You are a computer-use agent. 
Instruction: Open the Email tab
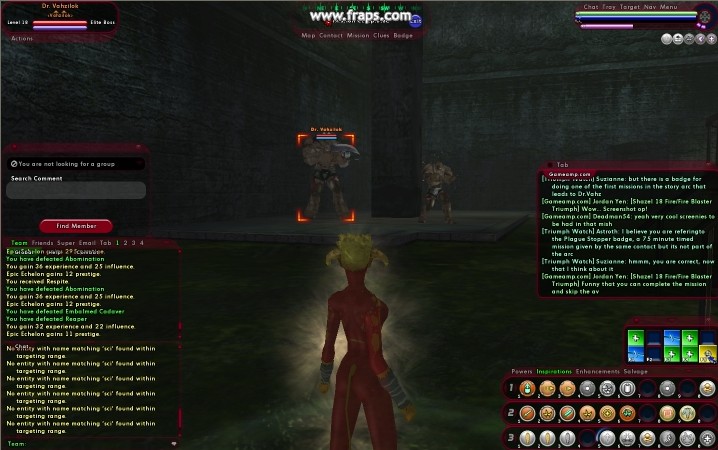[x=87, y=242]
